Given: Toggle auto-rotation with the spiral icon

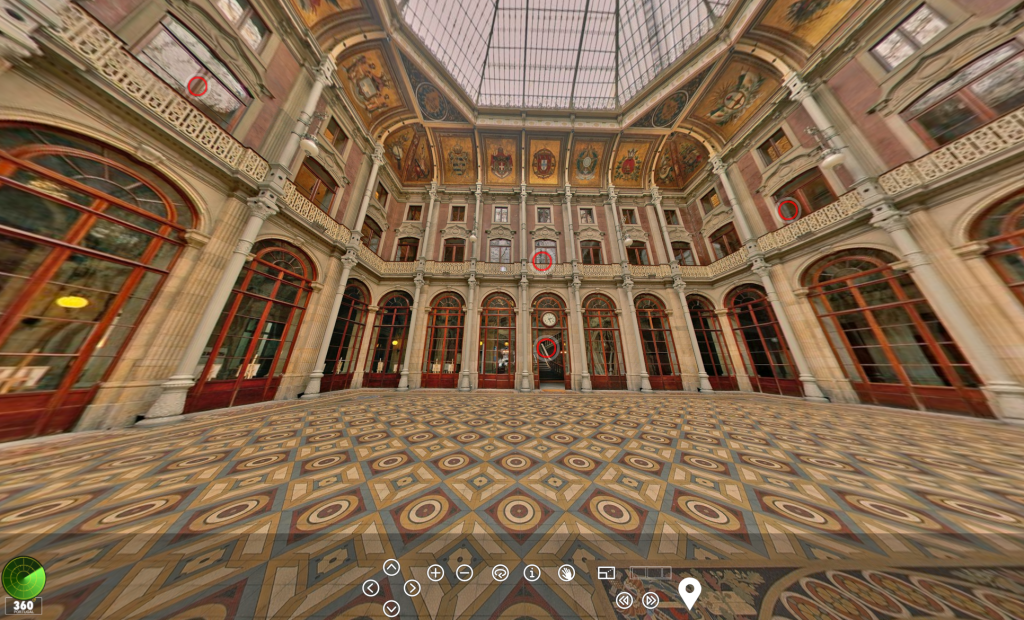Looking at the screenshot, I should tap(500, 573).
